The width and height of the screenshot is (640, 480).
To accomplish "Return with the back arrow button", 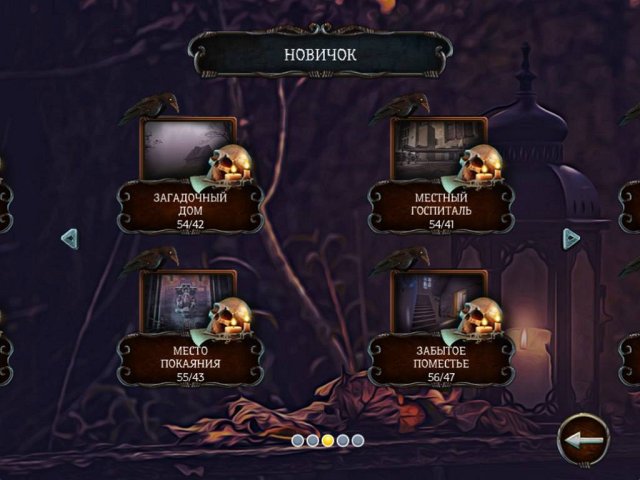I will click(583, 439).
